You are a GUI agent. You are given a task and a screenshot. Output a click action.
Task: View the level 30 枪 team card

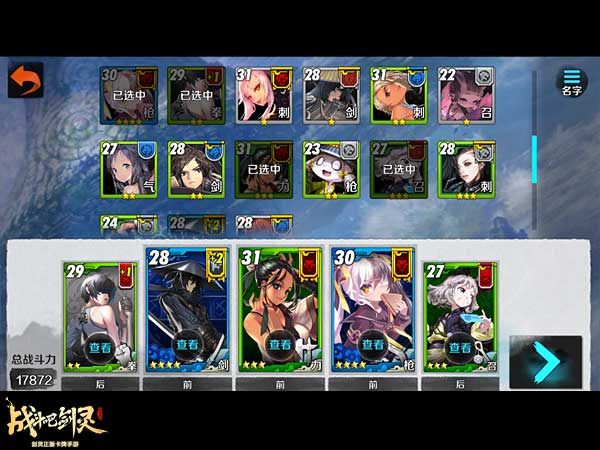pyautogui.click(x=369, y=344)
